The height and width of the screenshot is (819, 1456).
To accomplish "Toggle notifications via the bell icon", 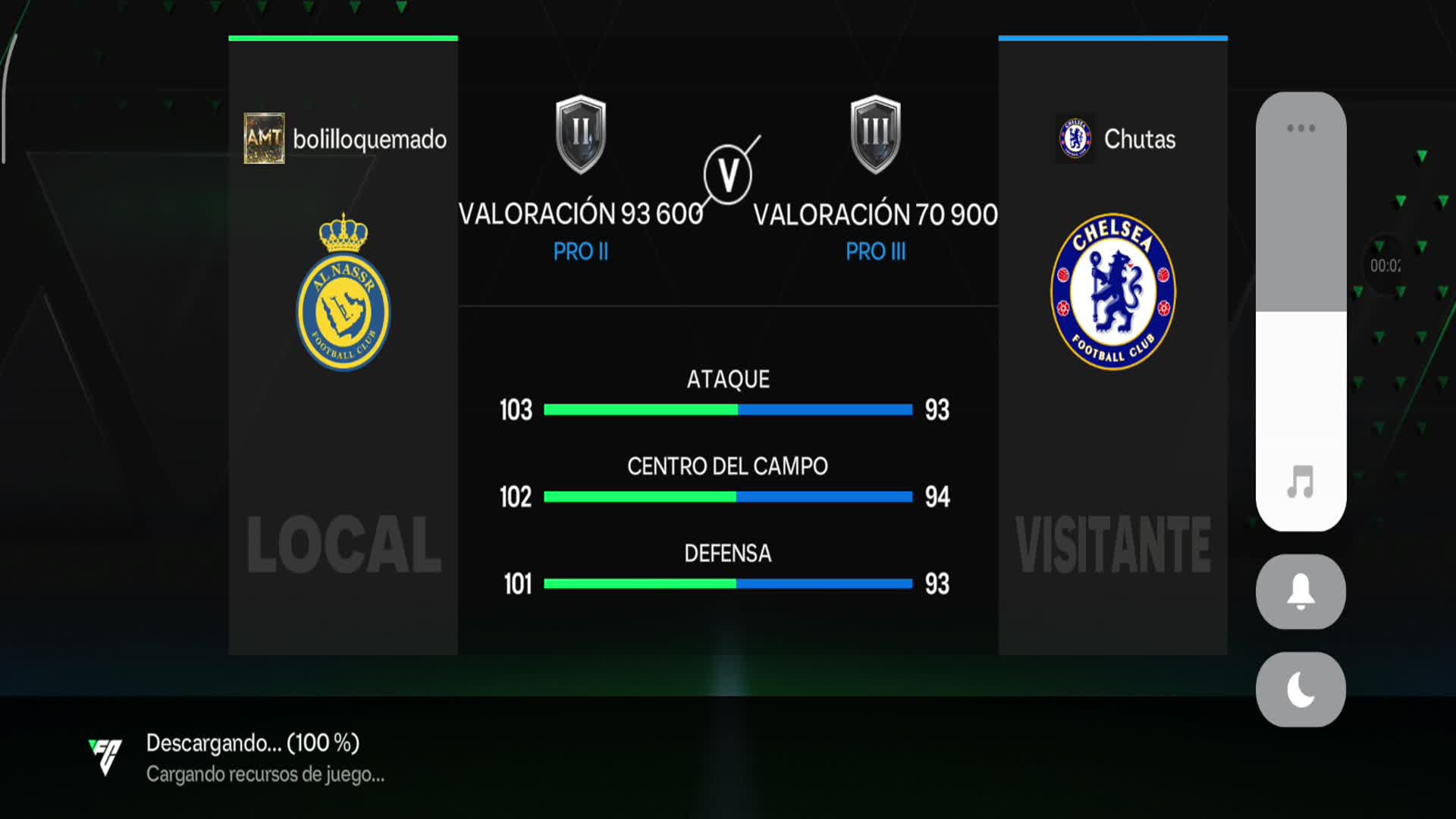I will tap(1300, 592).
